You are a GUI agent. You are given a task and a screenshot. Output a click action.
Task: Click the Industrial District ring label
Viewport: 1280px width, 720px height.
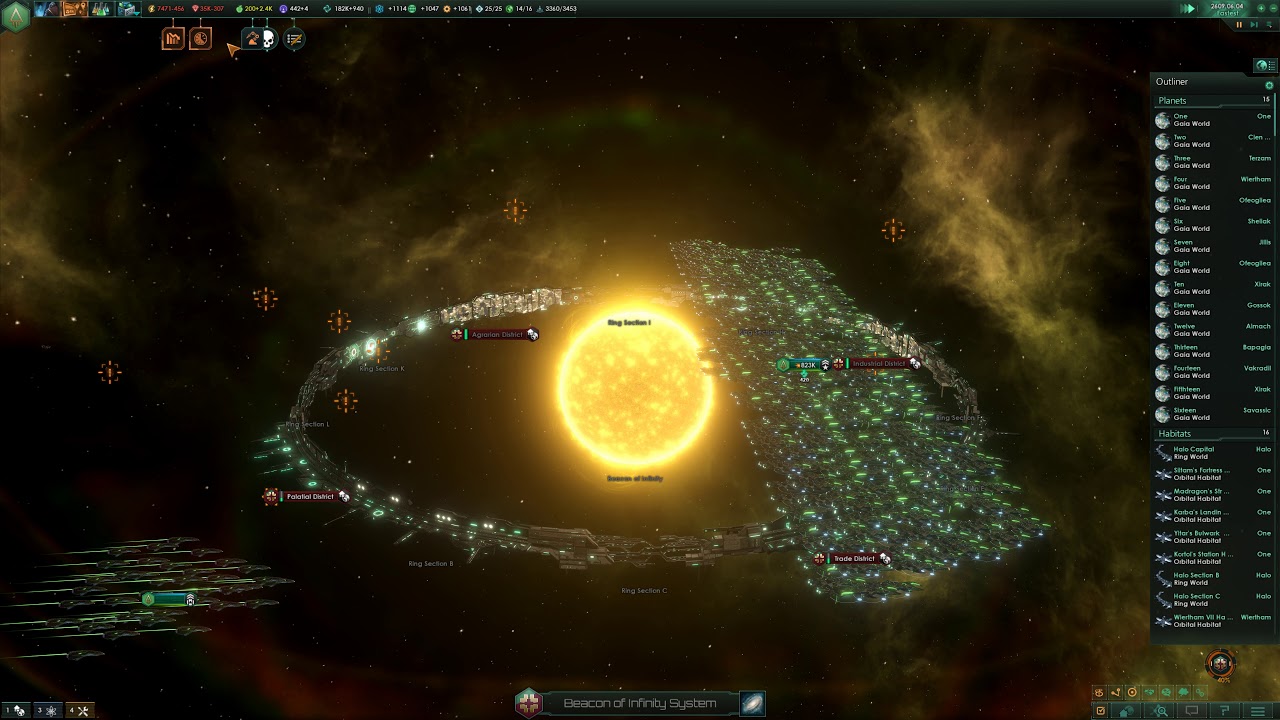(x=878, y=364)
